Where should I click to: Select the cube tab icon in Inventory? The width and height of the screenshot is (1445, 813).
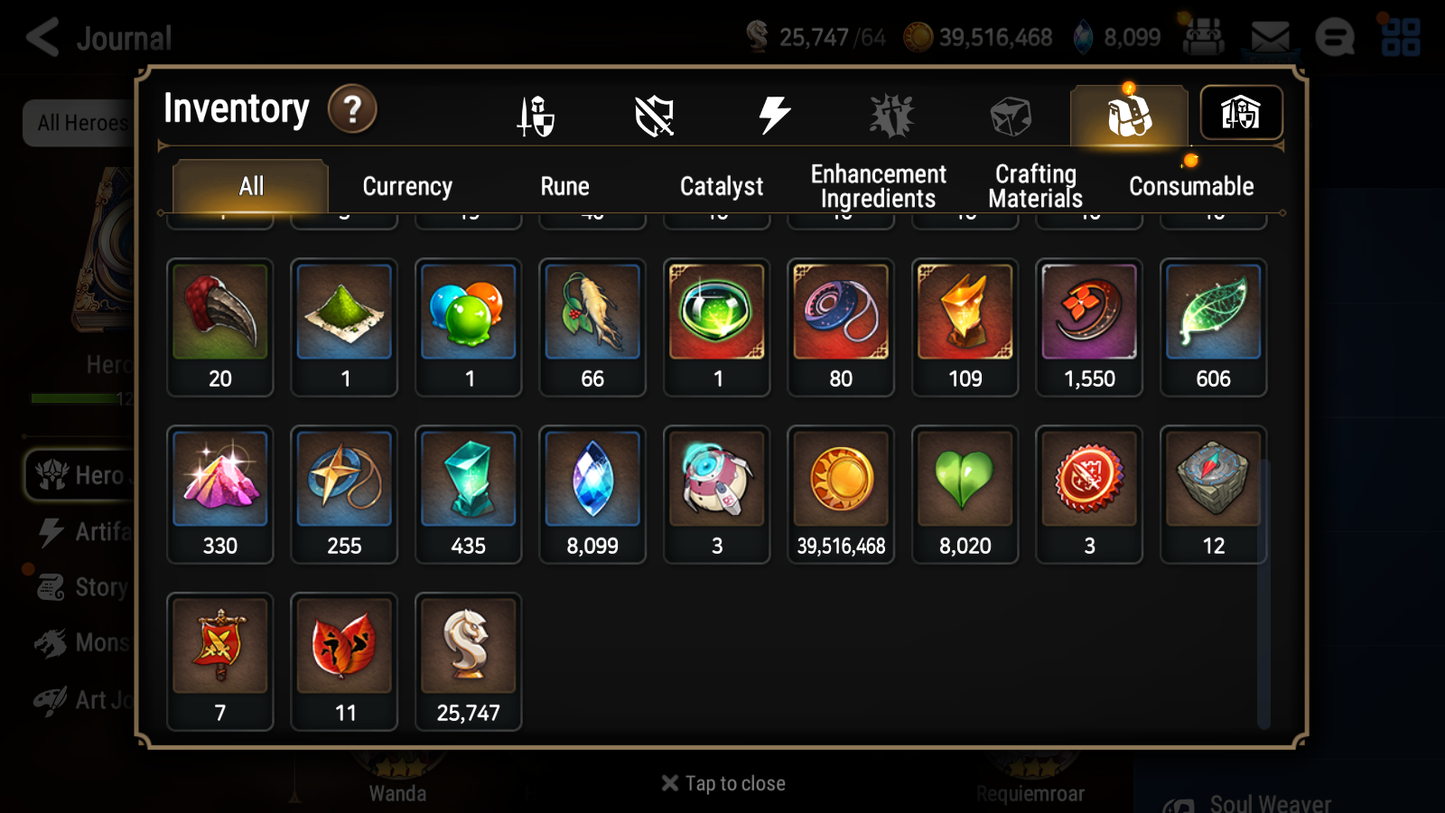coord(1010,113)
